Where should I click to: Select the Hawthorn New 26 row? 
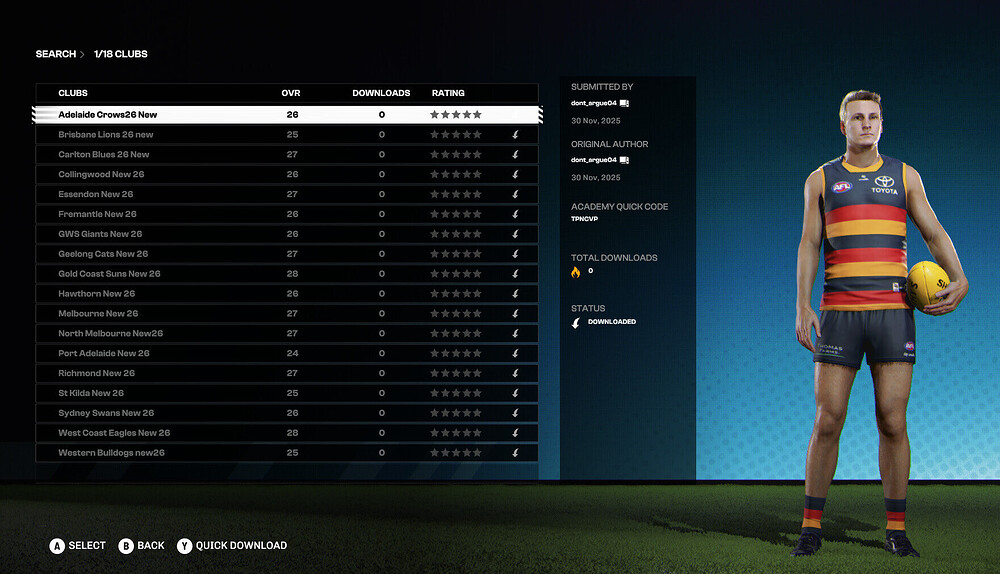(97, 294)
